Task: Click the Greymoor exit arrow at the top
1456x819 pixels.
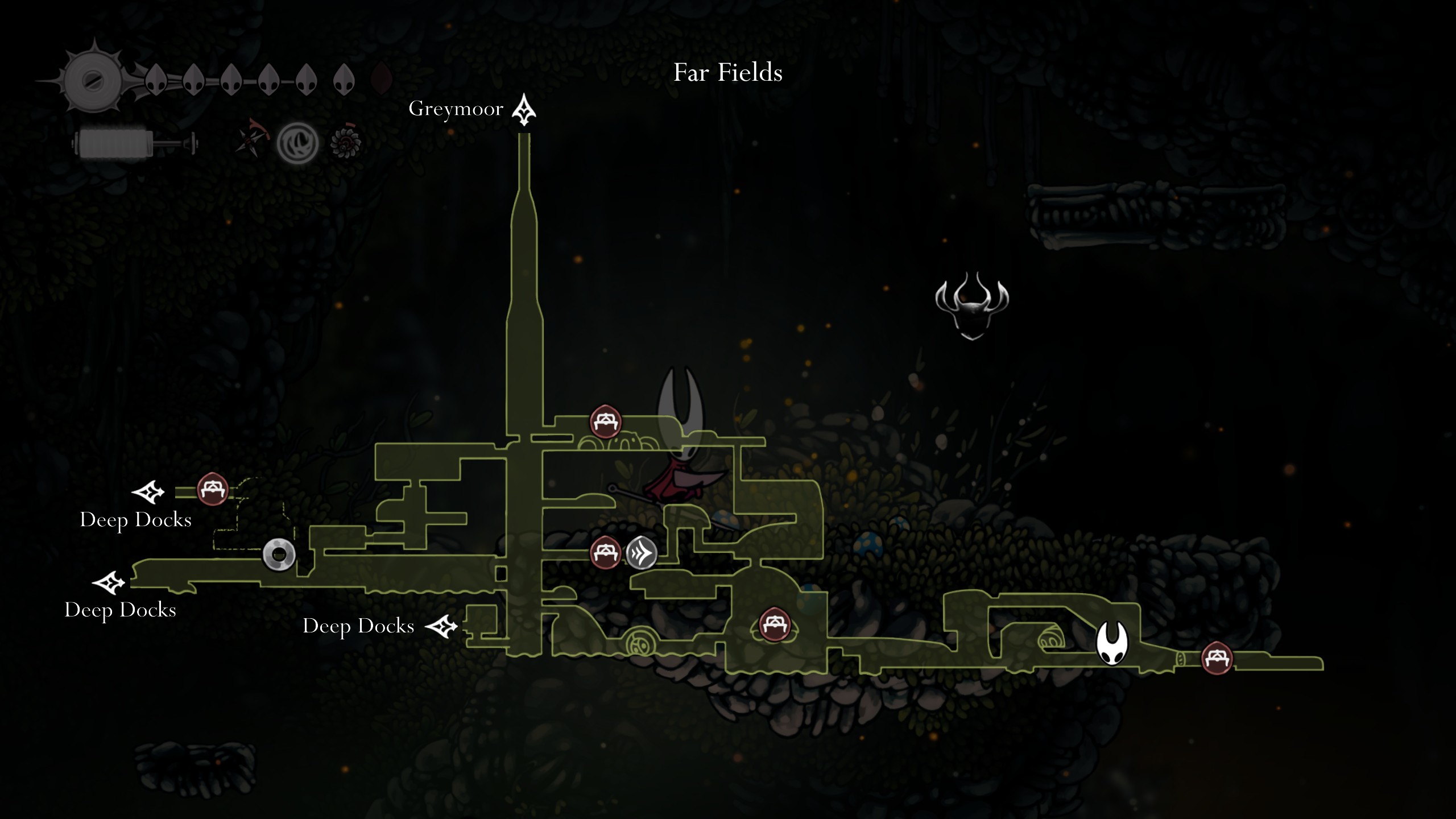Action: pos(524,109)
